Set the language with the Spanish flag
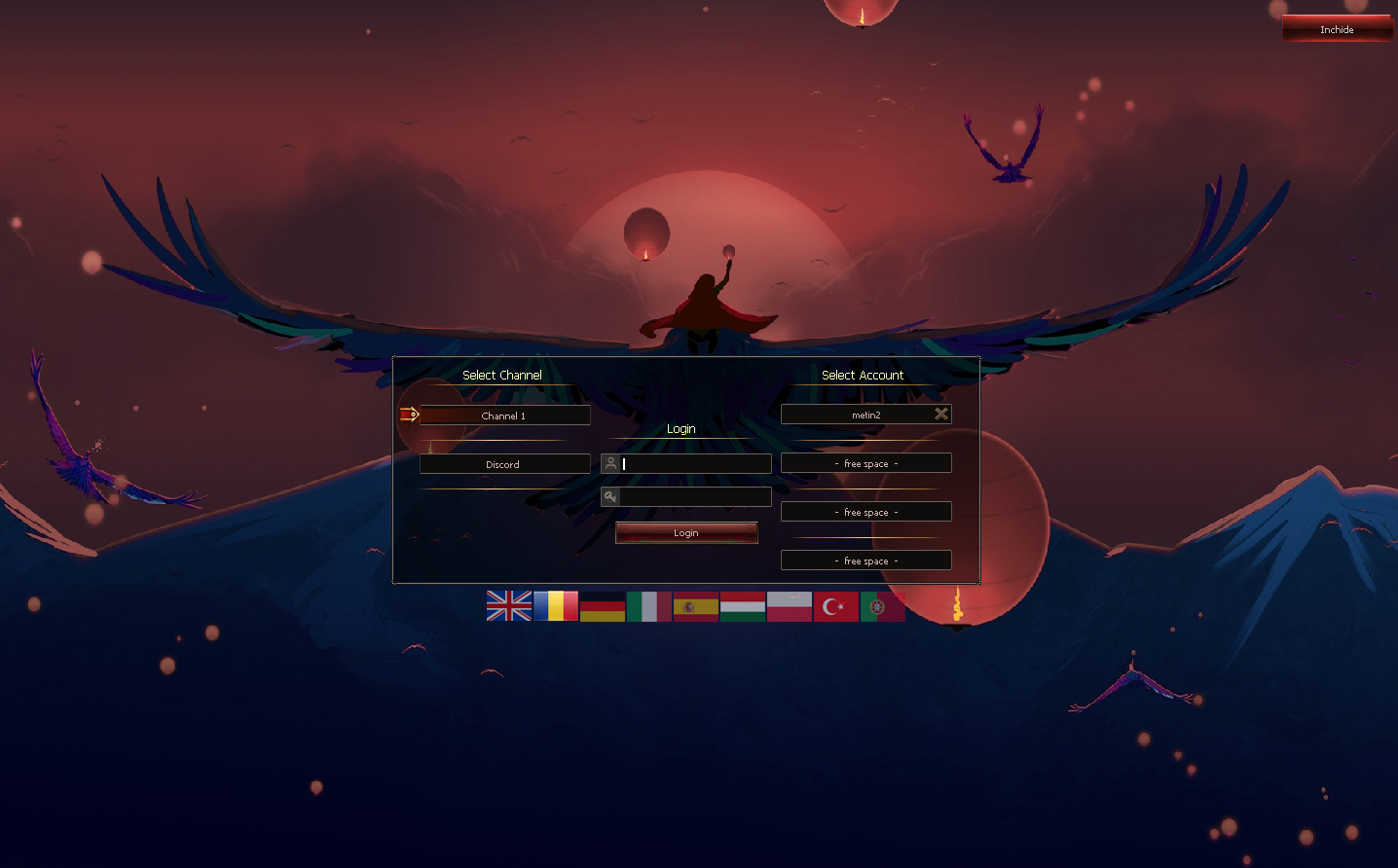 [x=696, y=606]
